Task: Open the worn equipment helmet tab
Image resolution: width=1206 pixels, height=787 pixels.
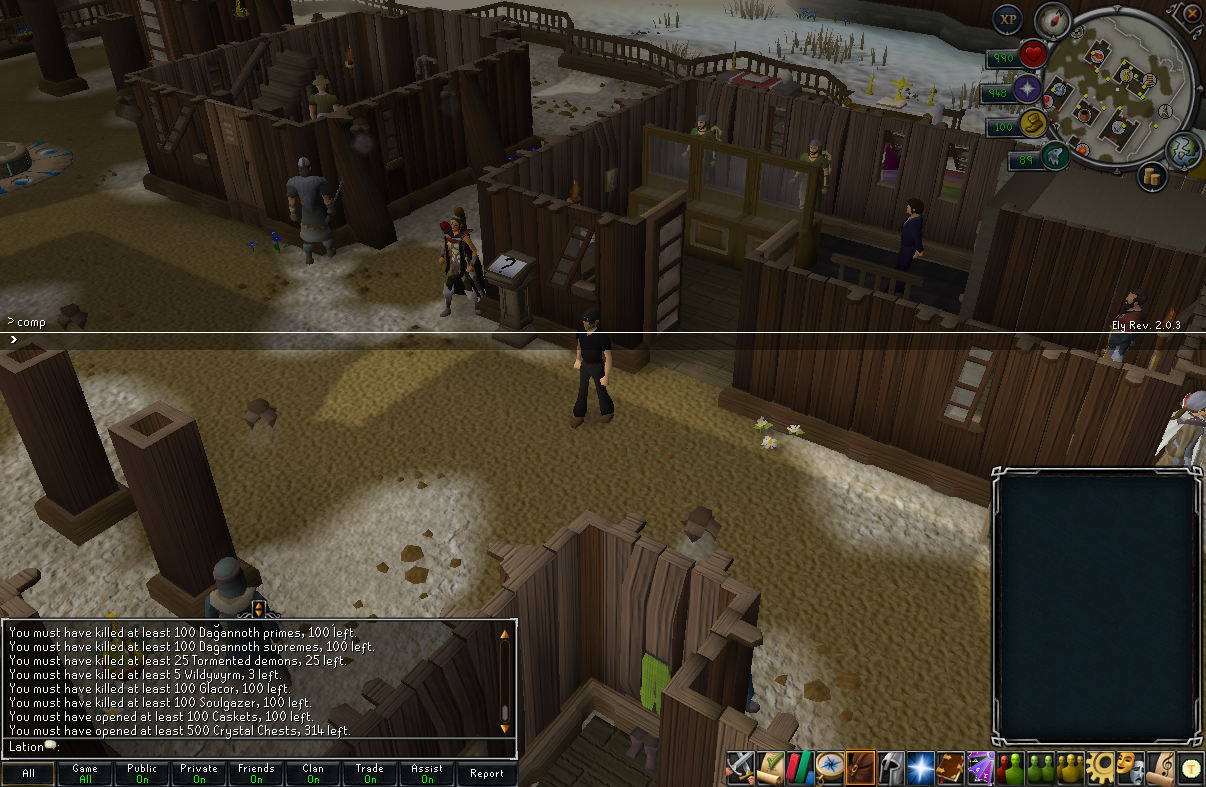Action: point(890,767)
